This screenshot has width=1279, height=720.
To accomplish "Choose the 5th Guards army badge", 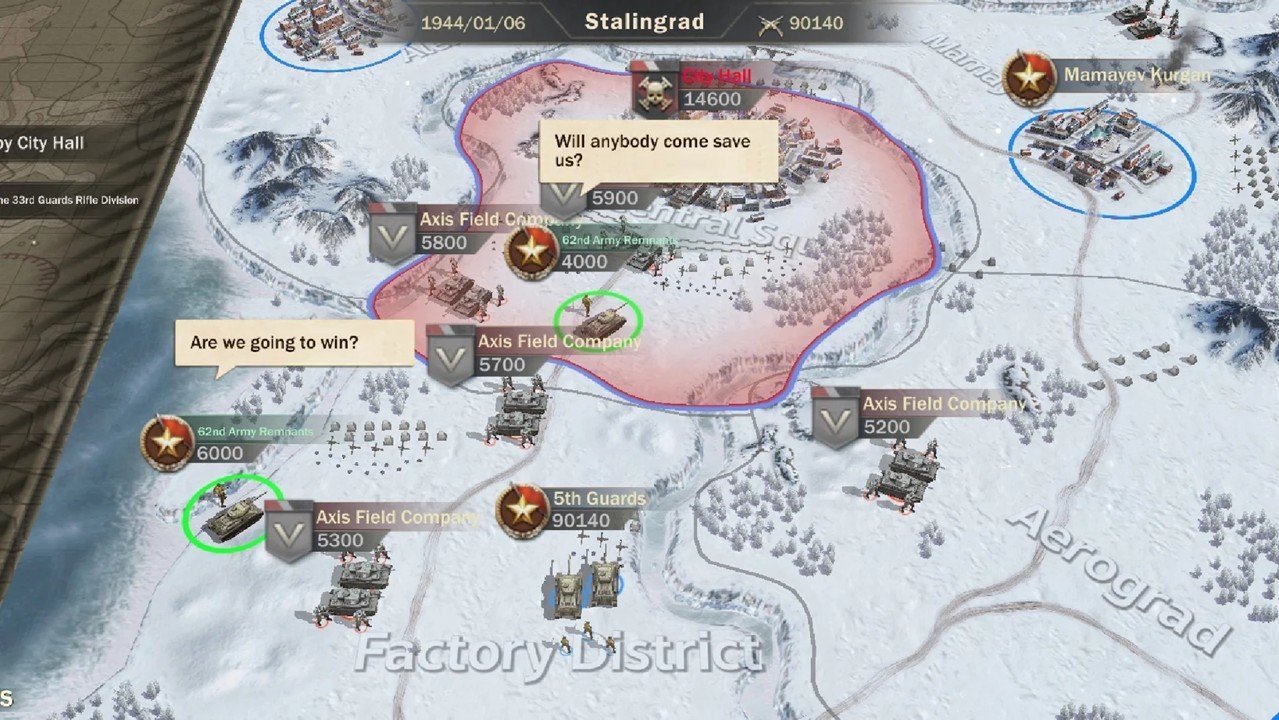I will [x=522, y=510].
